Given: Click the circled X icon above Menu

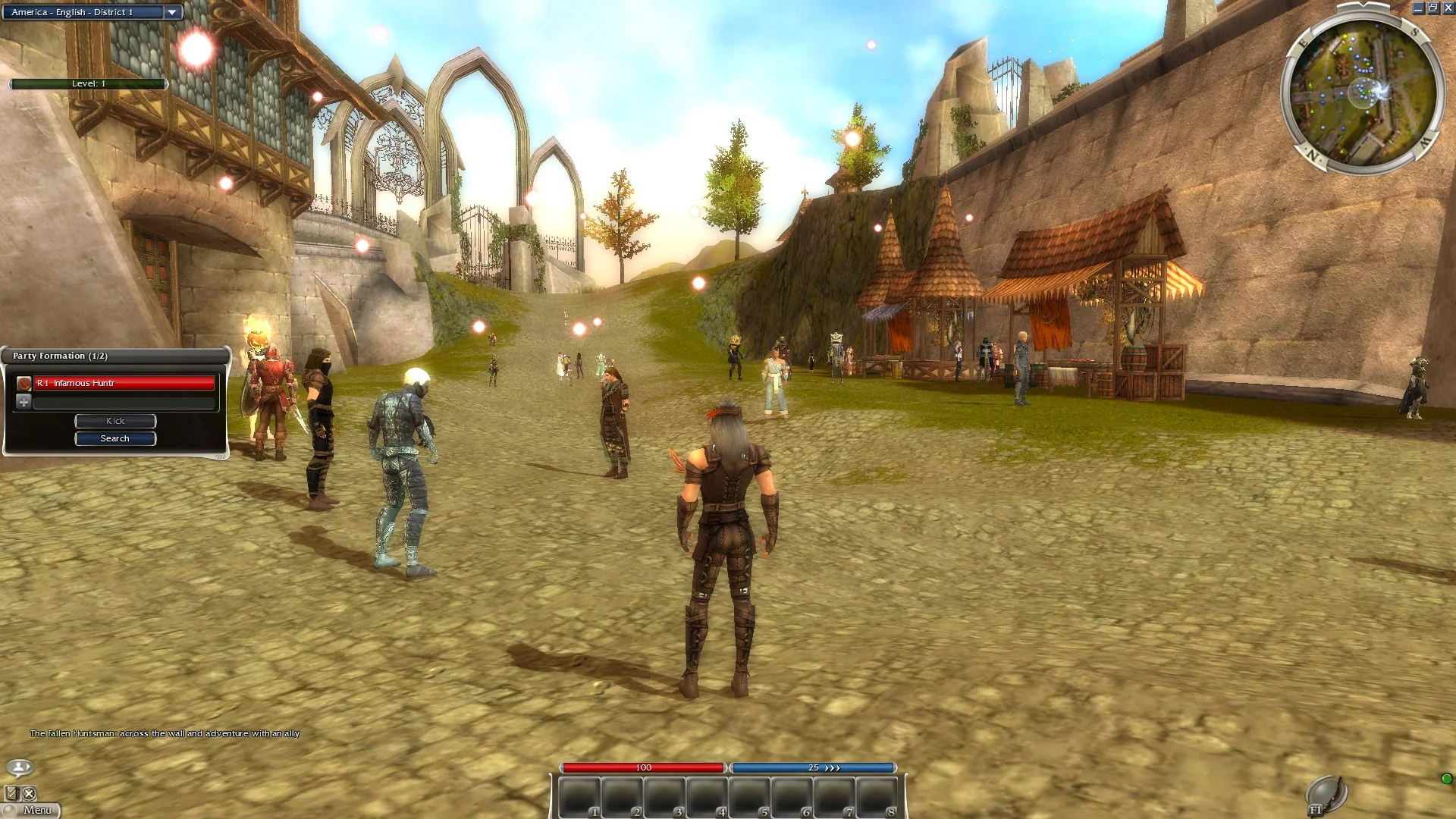Looking at the screenshot, I should pyautogui.click(x=29, y=793).
